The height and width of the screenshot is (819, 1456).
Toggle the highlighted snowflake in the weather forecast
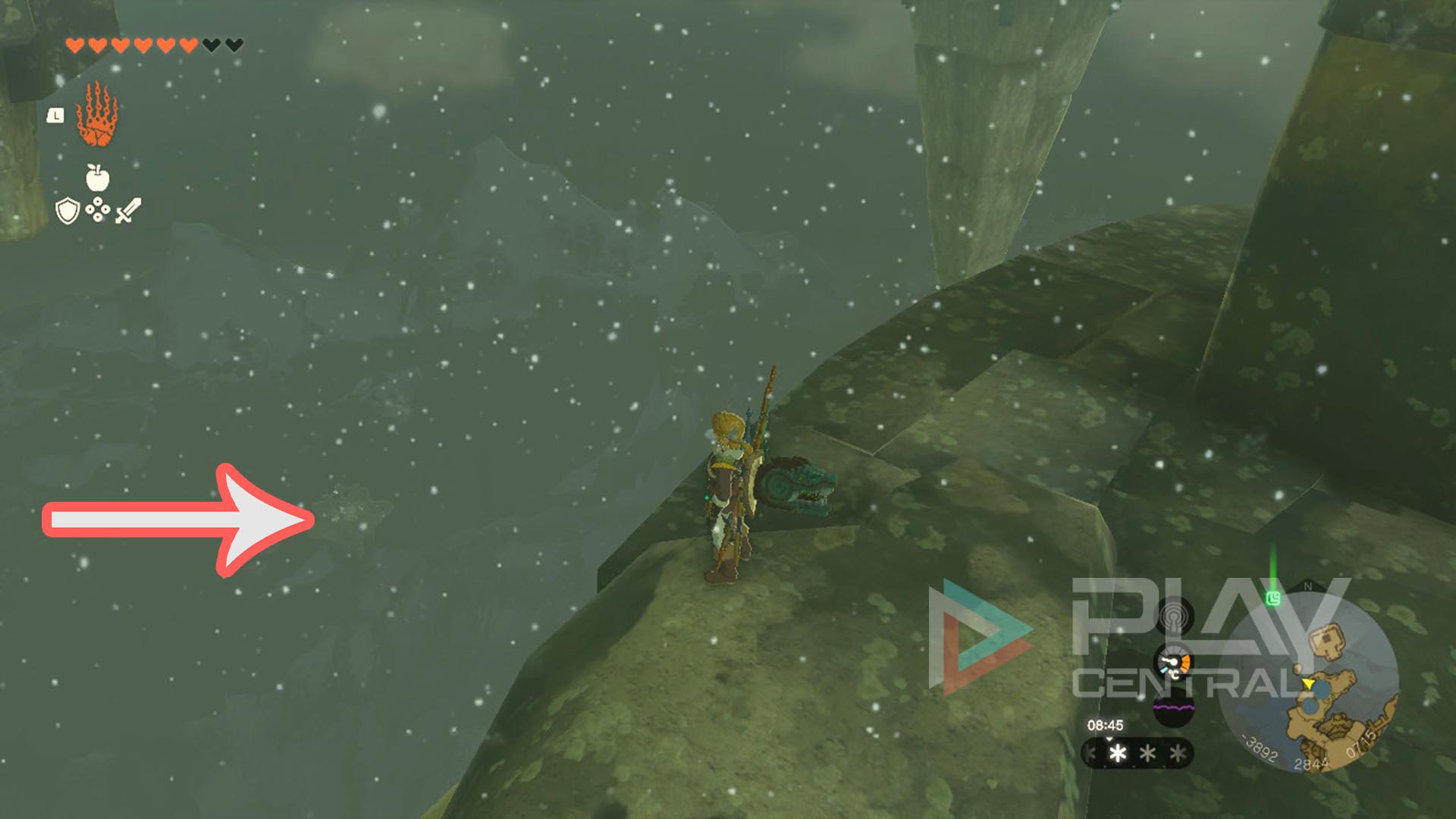point(1119,754)
